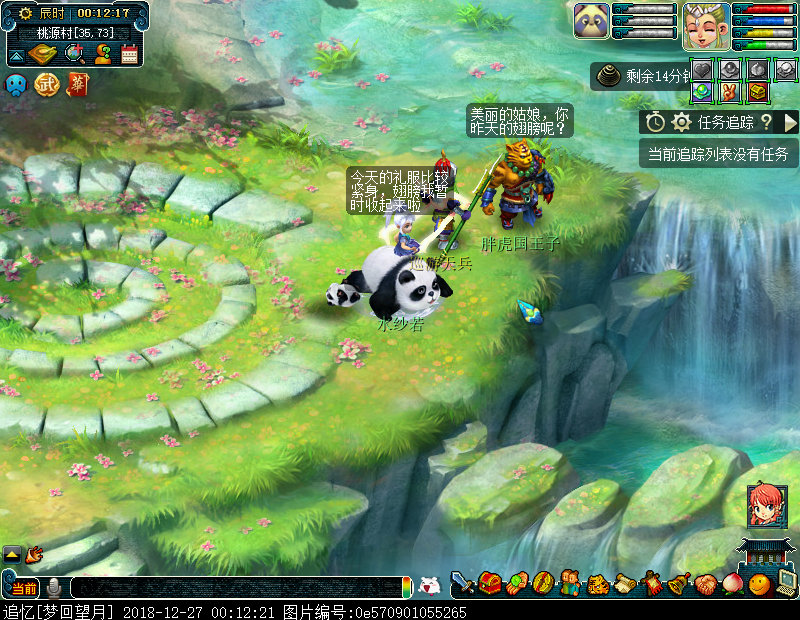Open the red 華 scroll icon

coord(77,85)
